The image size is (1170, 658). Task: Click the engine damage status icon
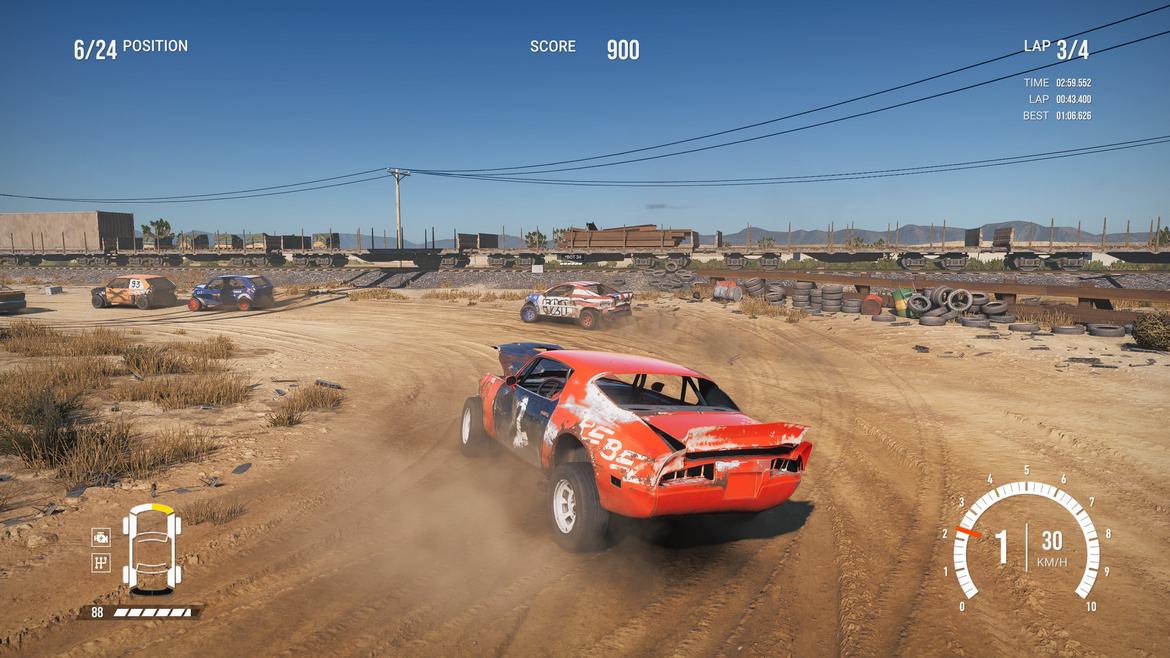pyautogui.click(x=101, y=537)
